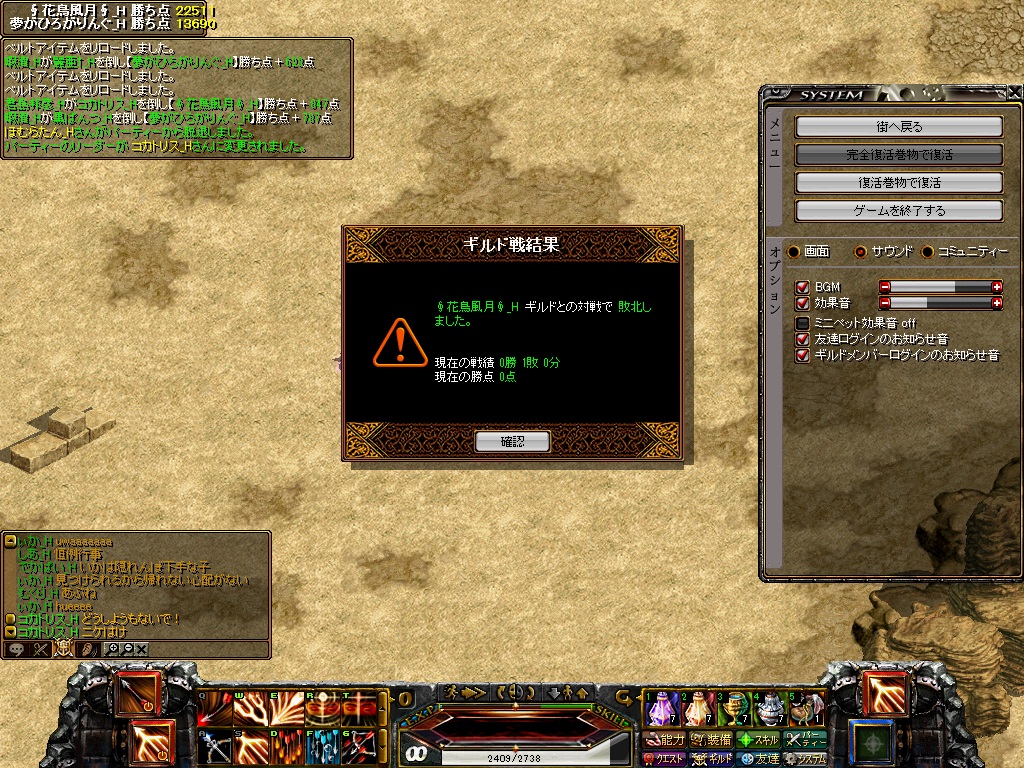Lower 効果音 volume with the minus button
This screenshot has height=768, width=1024.
[885, 303]
